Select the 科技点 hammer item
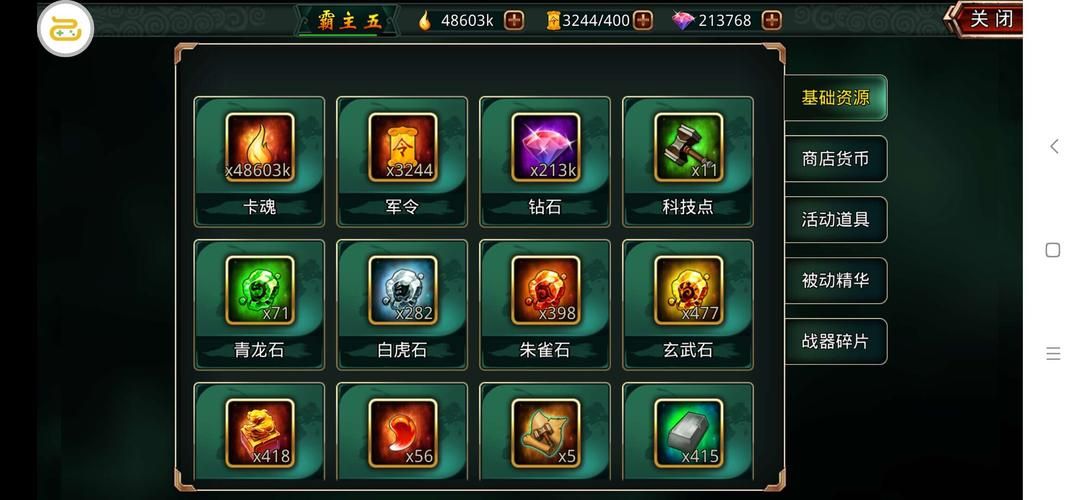This screenshot has width=1083, height=500. [688, 160]
